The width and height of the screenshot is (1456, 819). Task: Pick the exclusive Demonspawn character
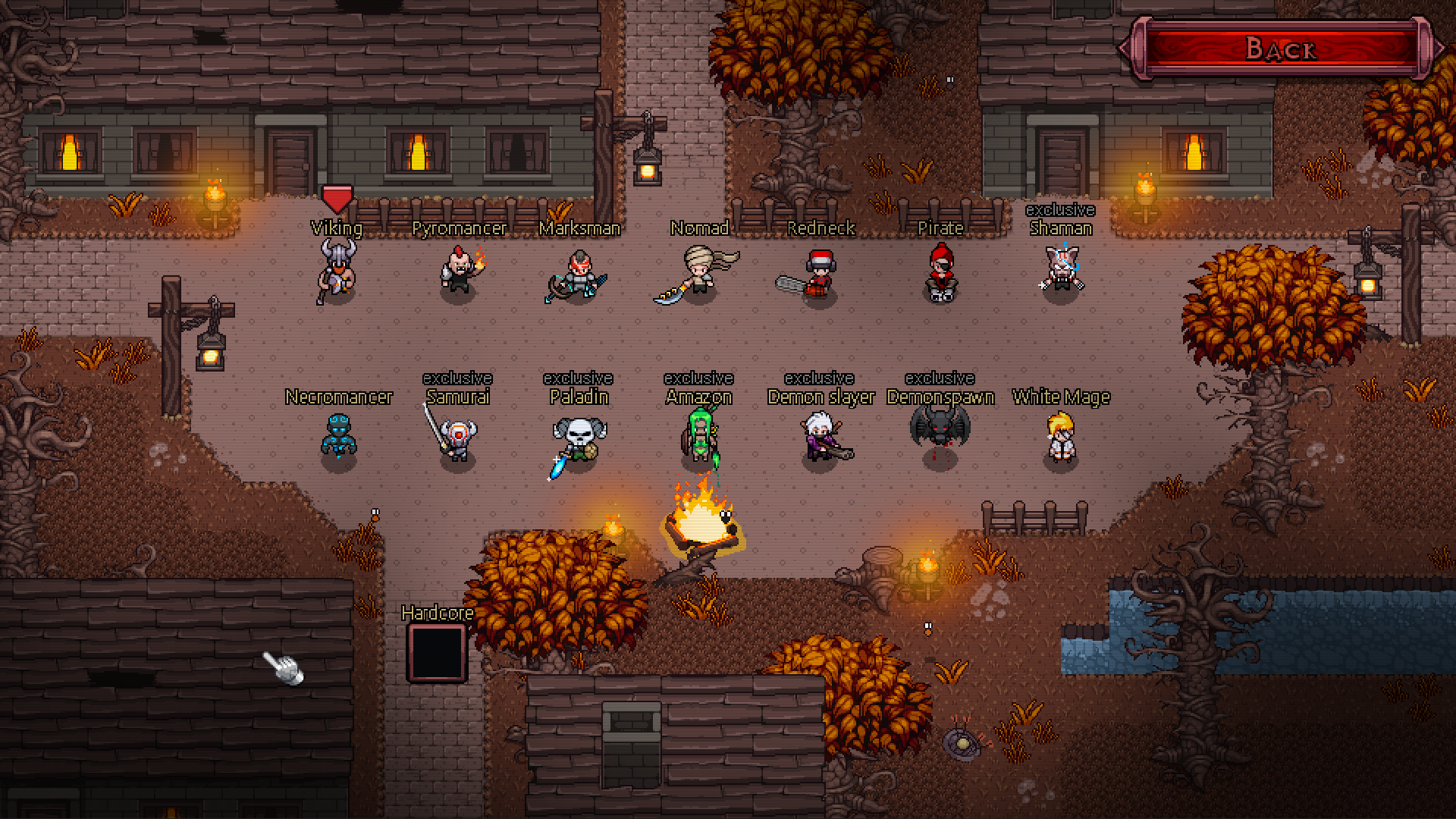(x=940, y=430)
